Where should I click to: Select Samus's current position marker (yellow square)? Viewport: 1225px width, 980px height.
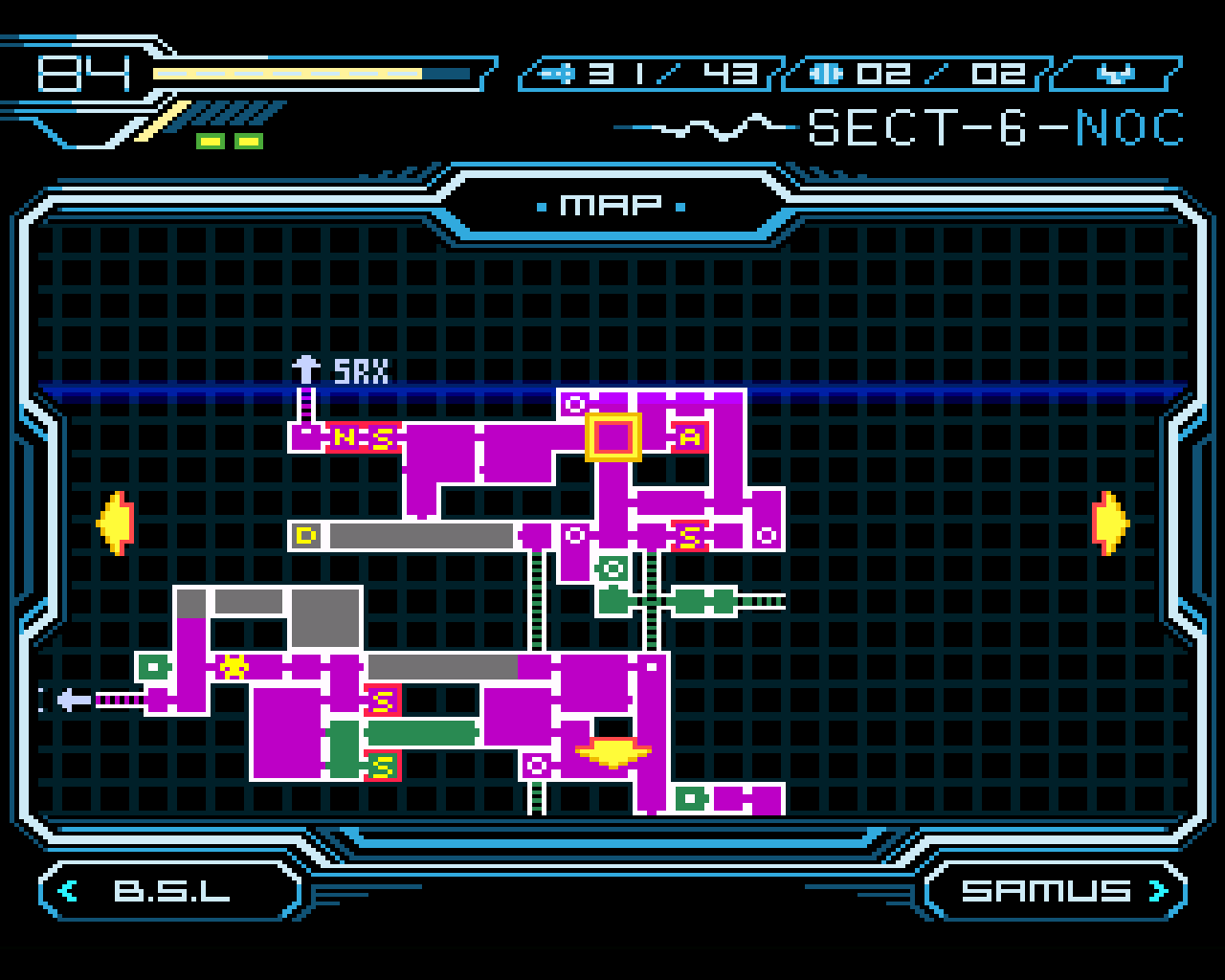click(614, 438)
